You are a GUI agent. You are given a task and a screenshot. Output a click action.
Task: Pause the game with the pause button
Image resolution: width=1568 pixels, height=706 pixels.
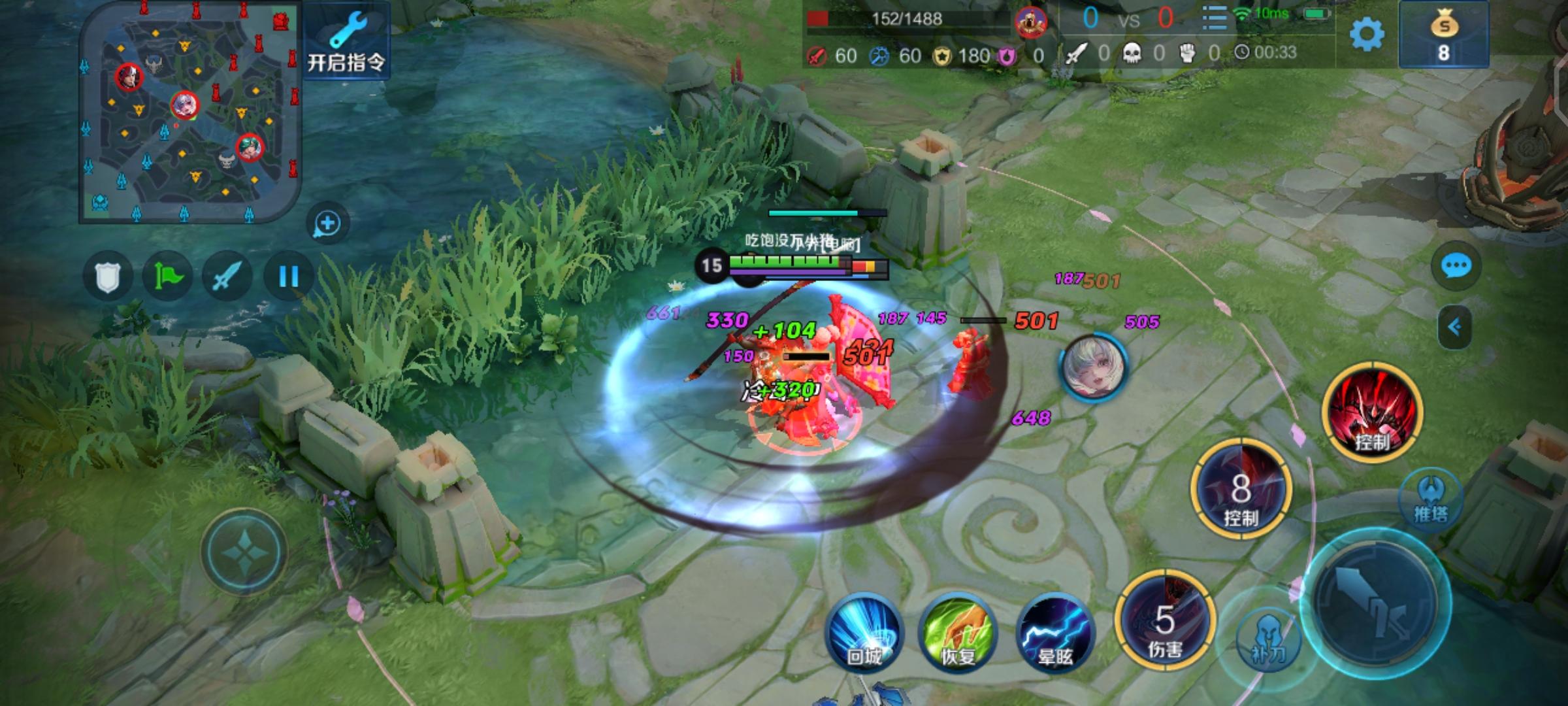click(x=288, y=277)
